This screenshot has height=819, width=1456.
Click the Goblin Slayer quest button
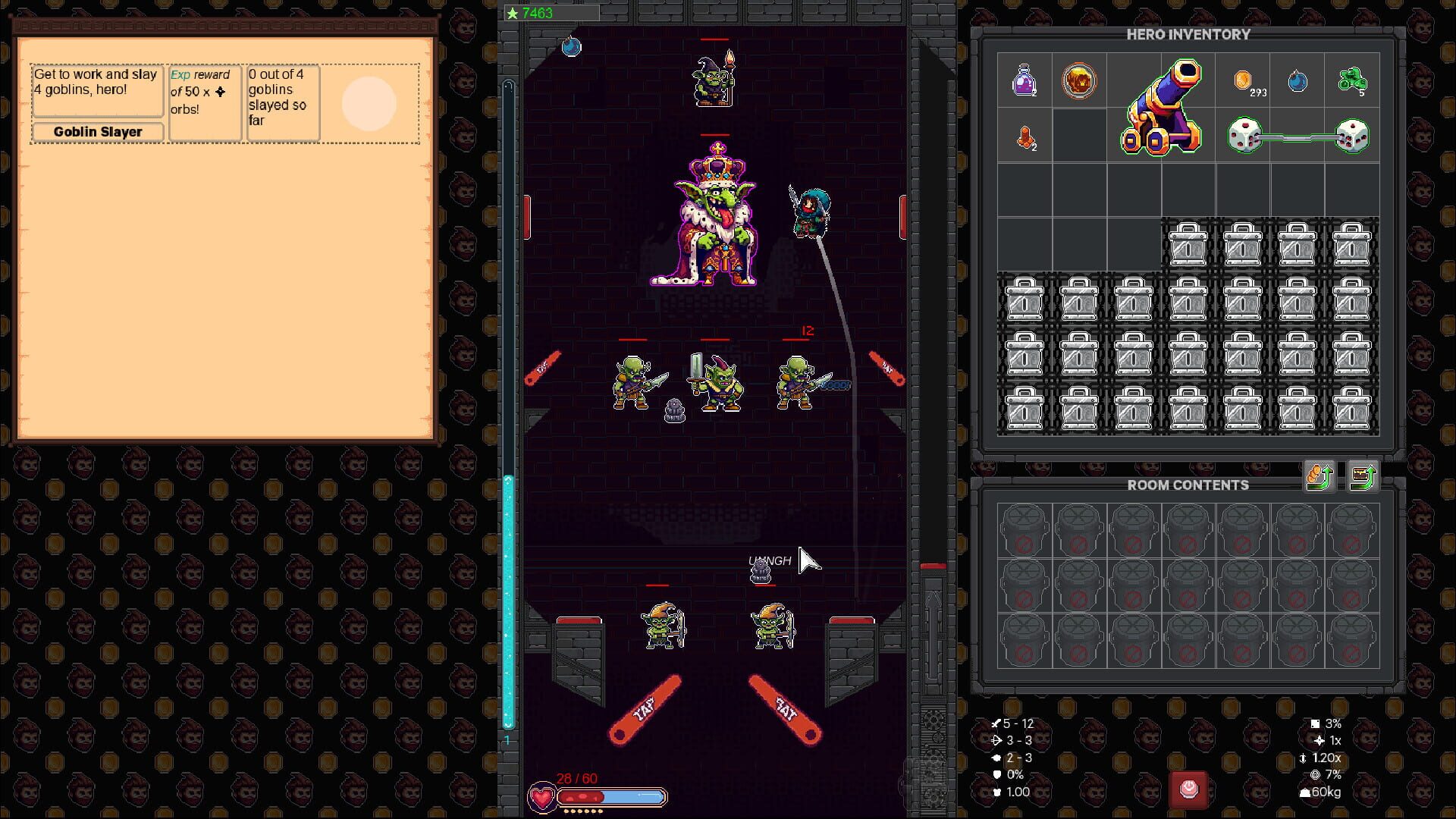click(96, 131)
